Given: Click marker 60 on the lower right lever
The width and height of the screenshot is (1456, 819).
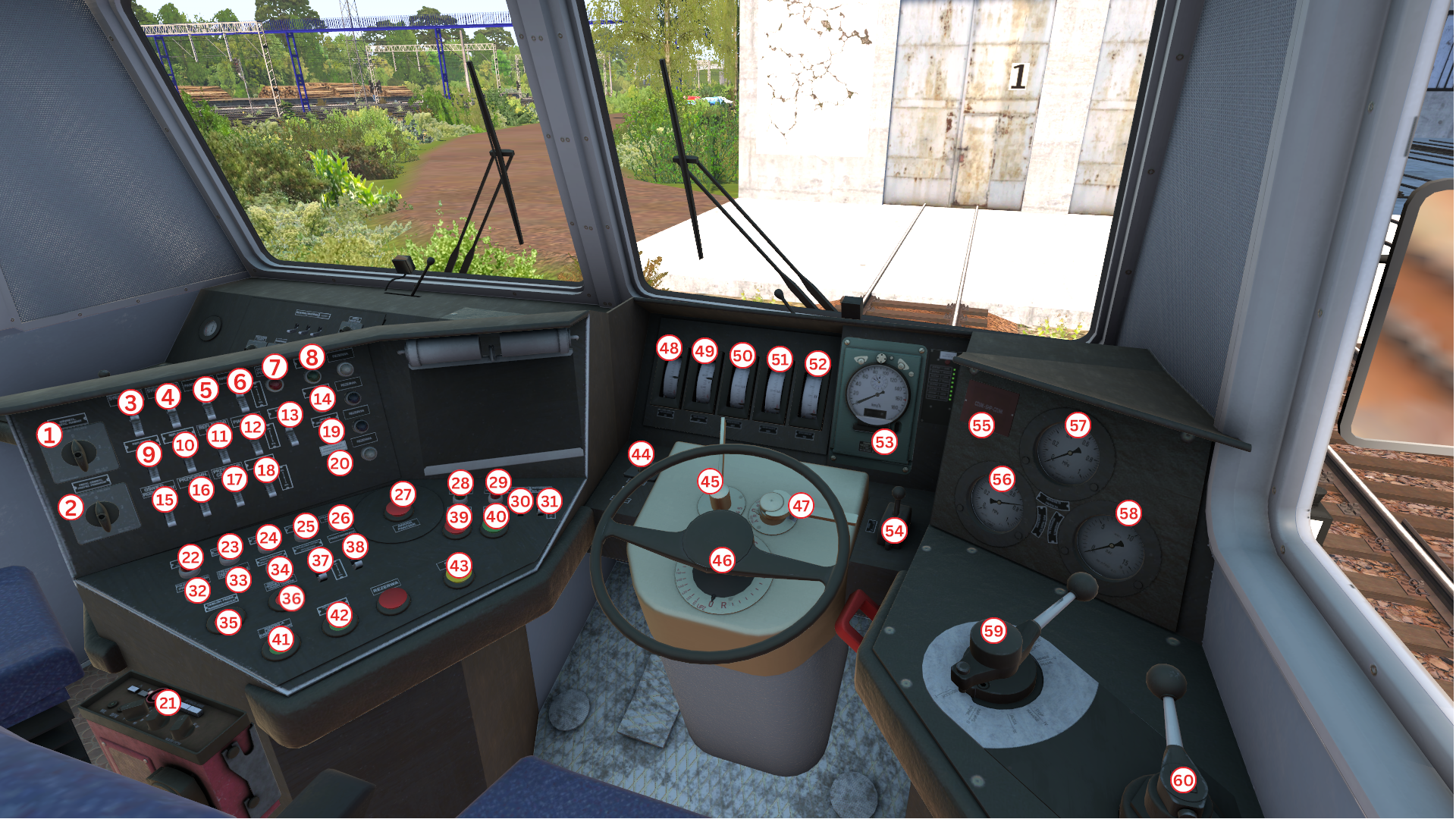Looking at the screenshot, I should click(x=1183, y=780).
